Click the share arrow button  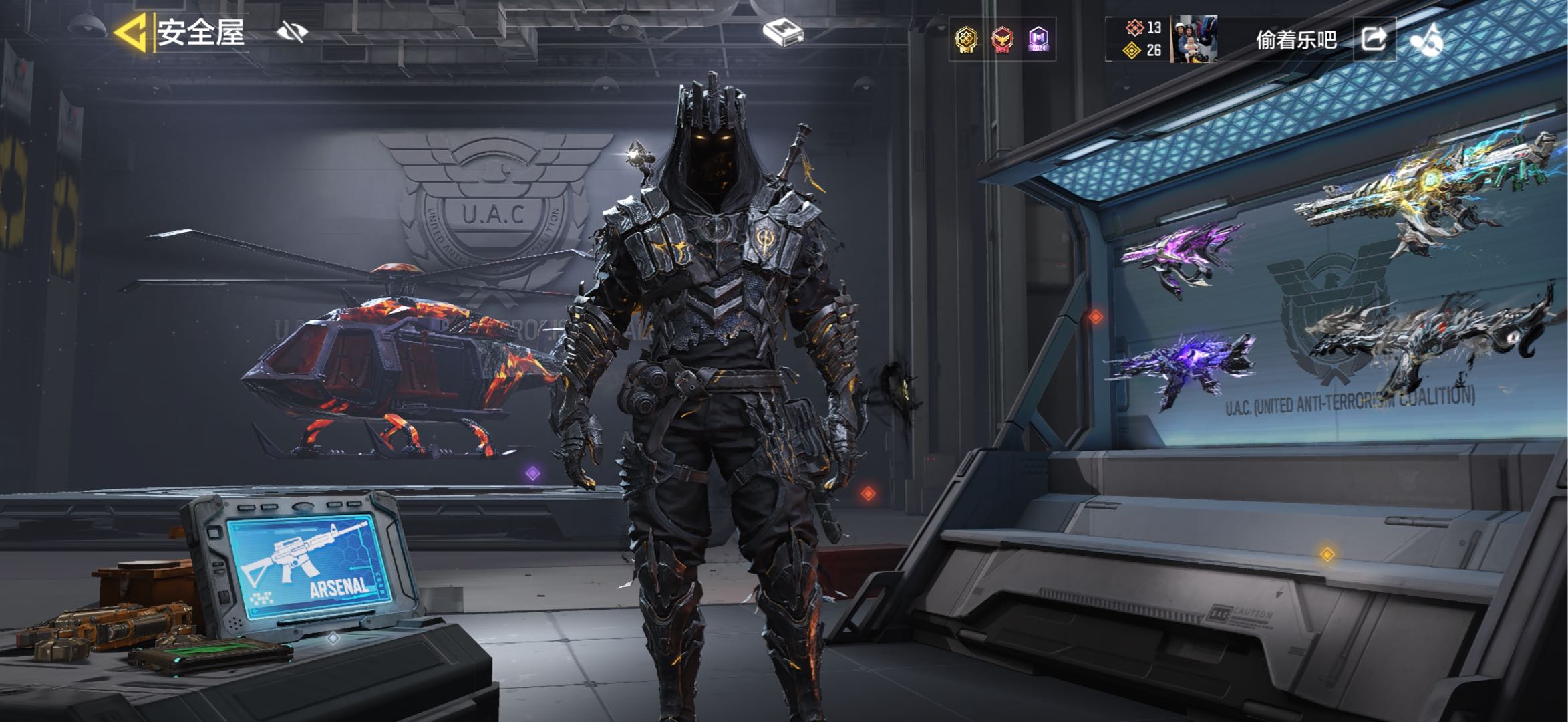click(x=1374, y=39)
